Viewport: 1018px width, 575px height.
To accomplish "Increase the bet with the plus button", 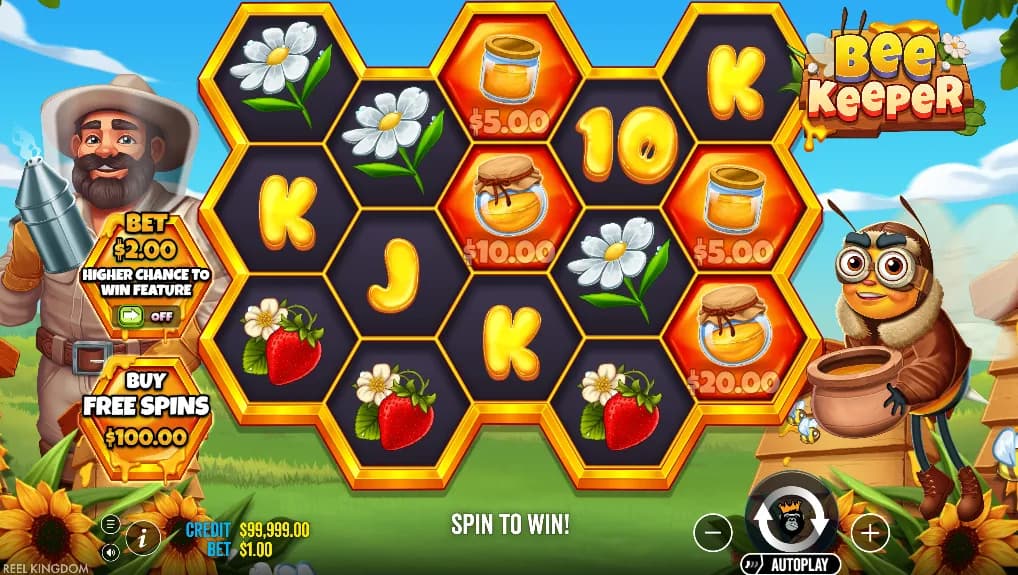I will point(870,534).
